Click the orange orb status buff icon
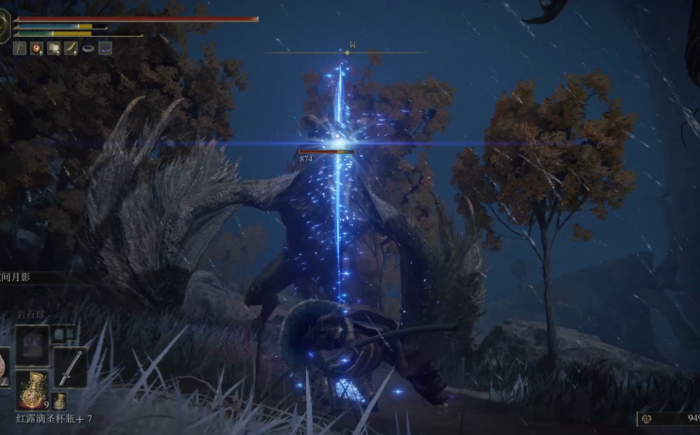The width and height of the screenshot is (700, 435). click(x=37, y=47)
